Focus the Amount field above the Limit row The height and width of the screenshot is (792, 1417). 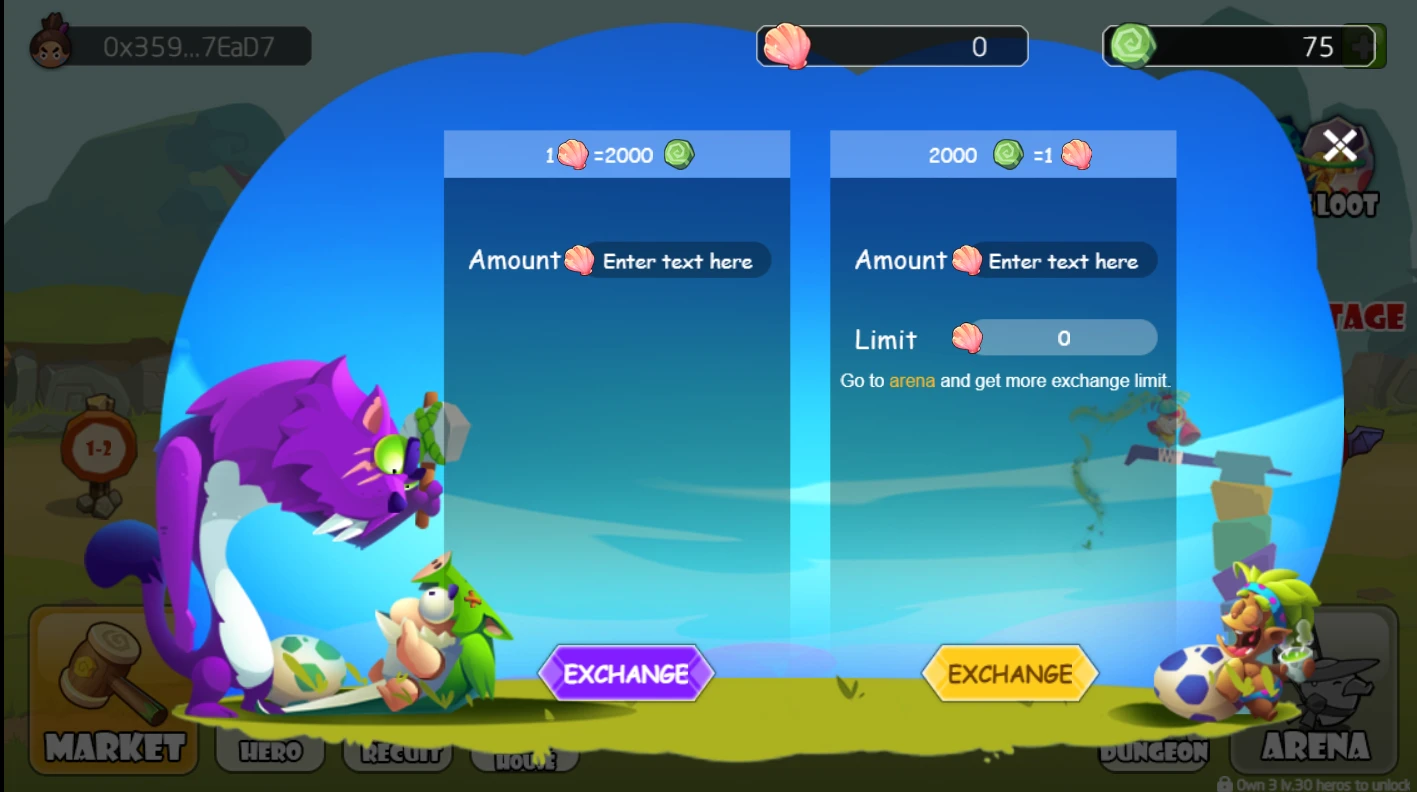tap(1063, 261)
